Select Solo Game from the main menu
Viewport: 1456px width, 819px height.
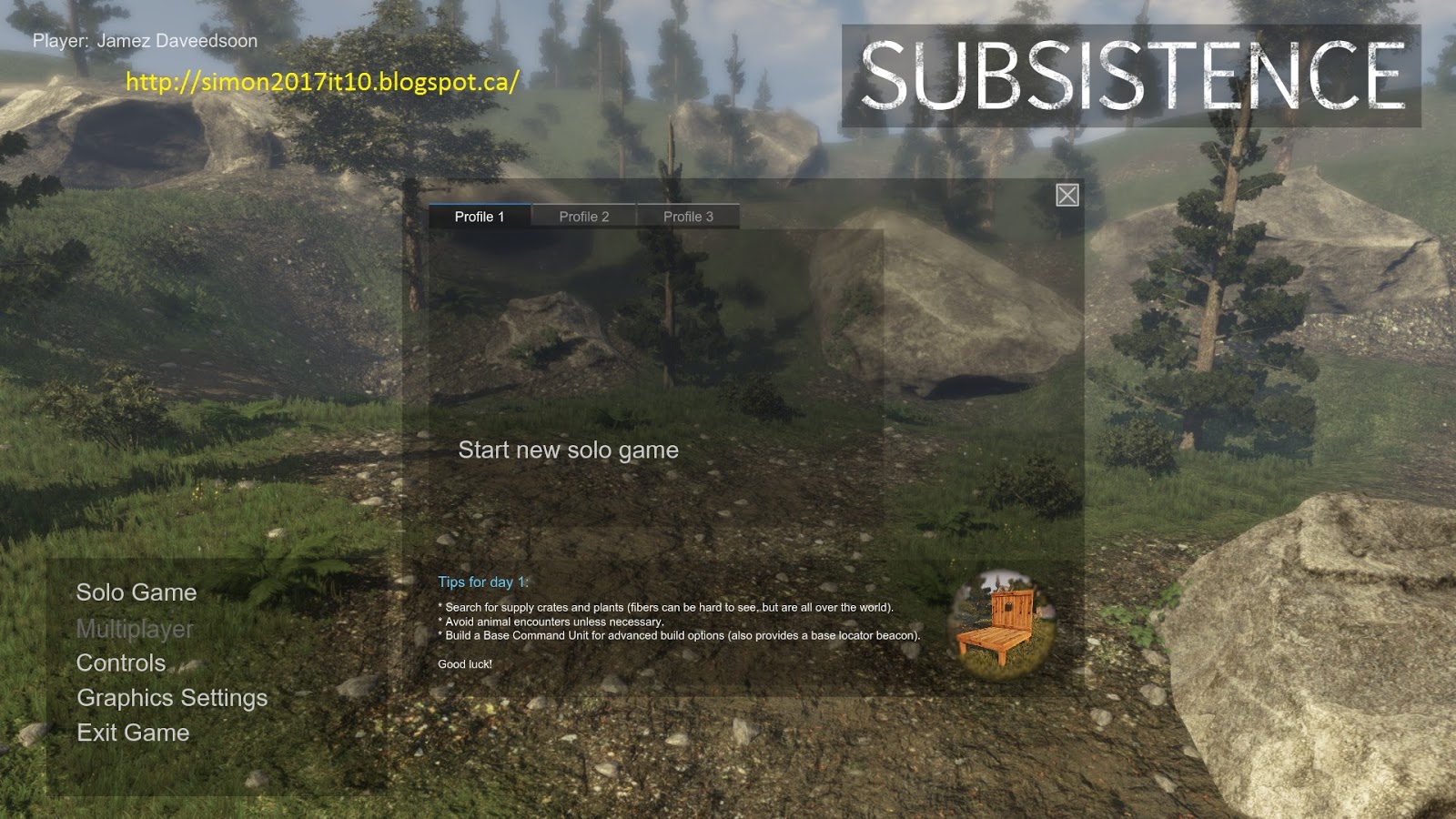coord(136,592)
